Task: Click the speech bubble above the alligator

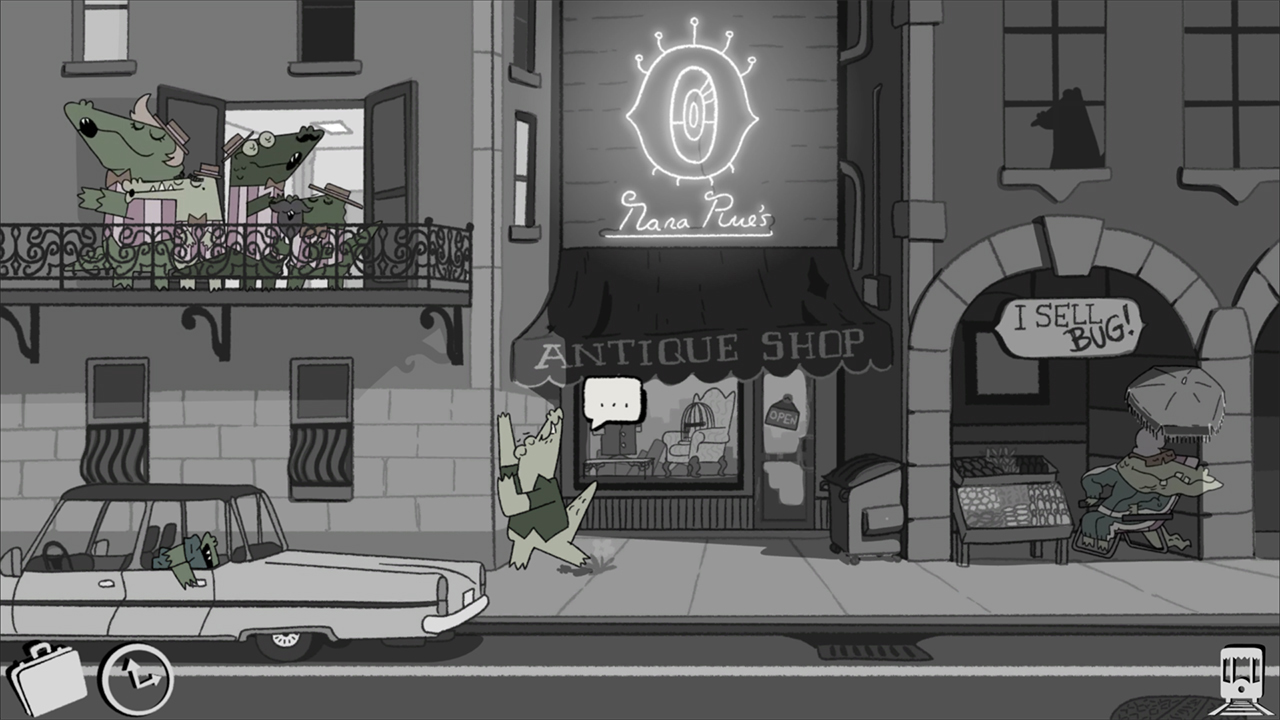Action: pos(613,400)
